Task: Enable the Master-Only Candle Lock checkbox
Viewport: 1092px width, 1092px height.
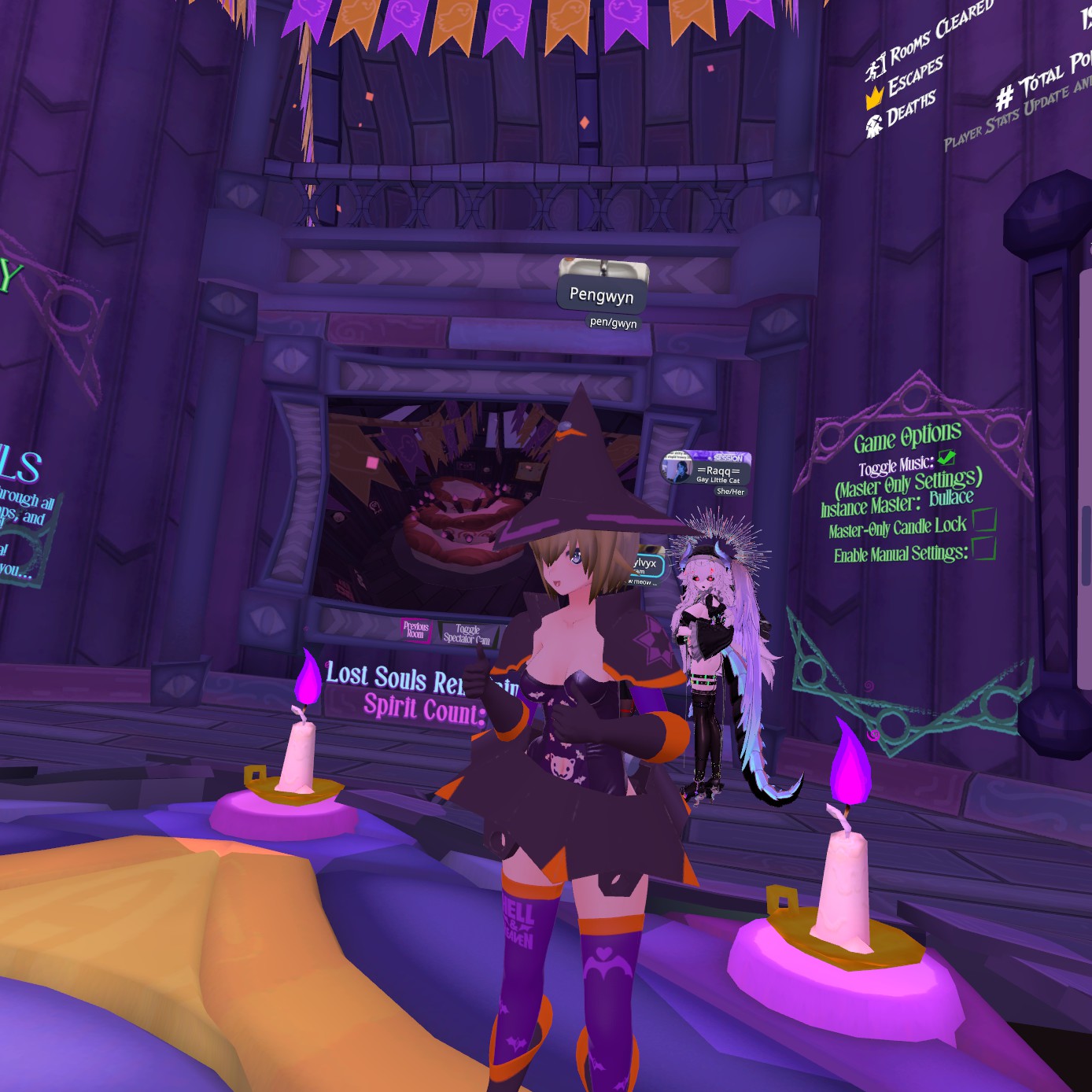Action: tap(984, 520)
